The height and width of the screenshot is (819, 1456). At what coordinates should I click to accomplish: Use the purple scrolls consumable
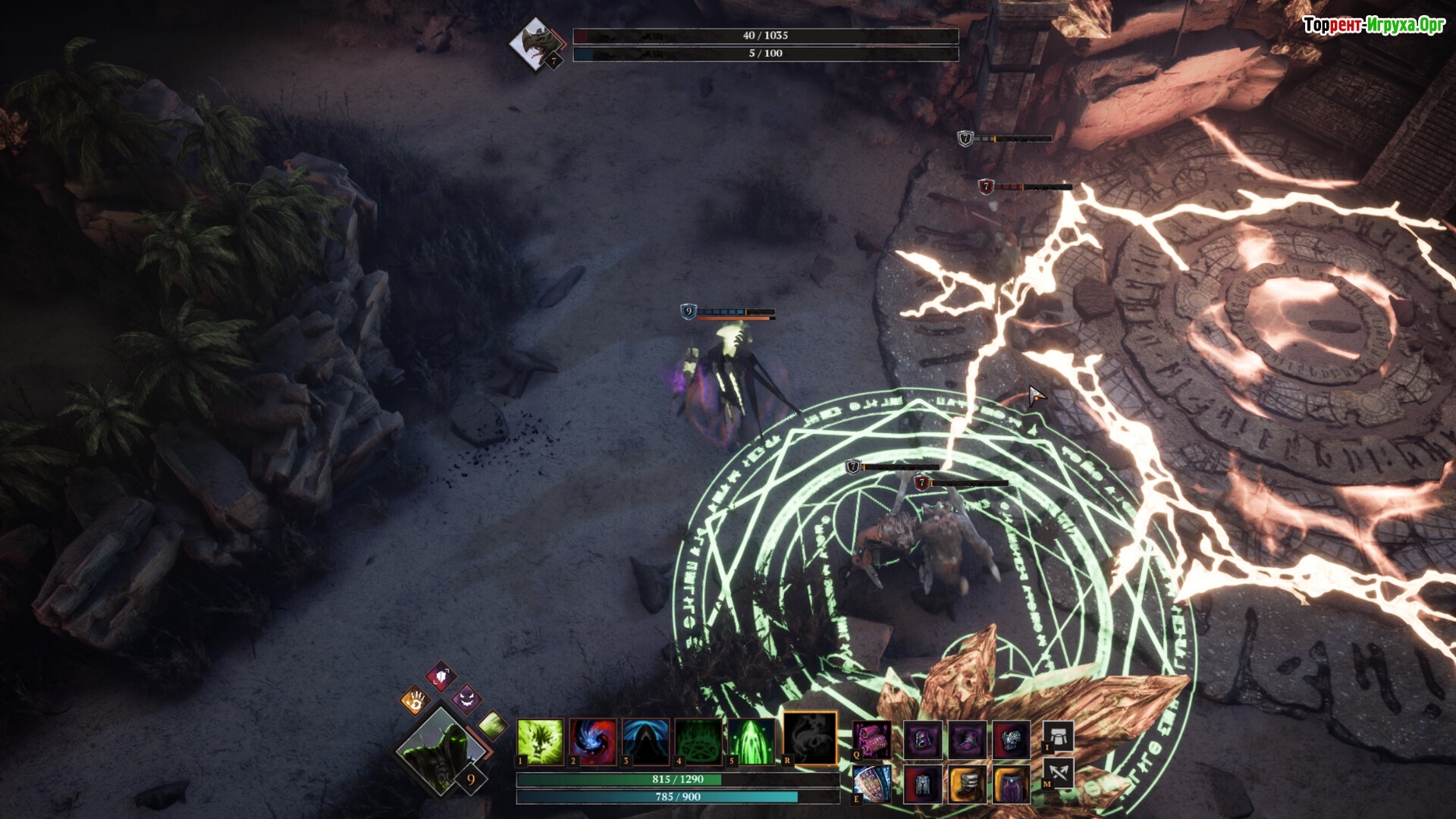[872, 739]
